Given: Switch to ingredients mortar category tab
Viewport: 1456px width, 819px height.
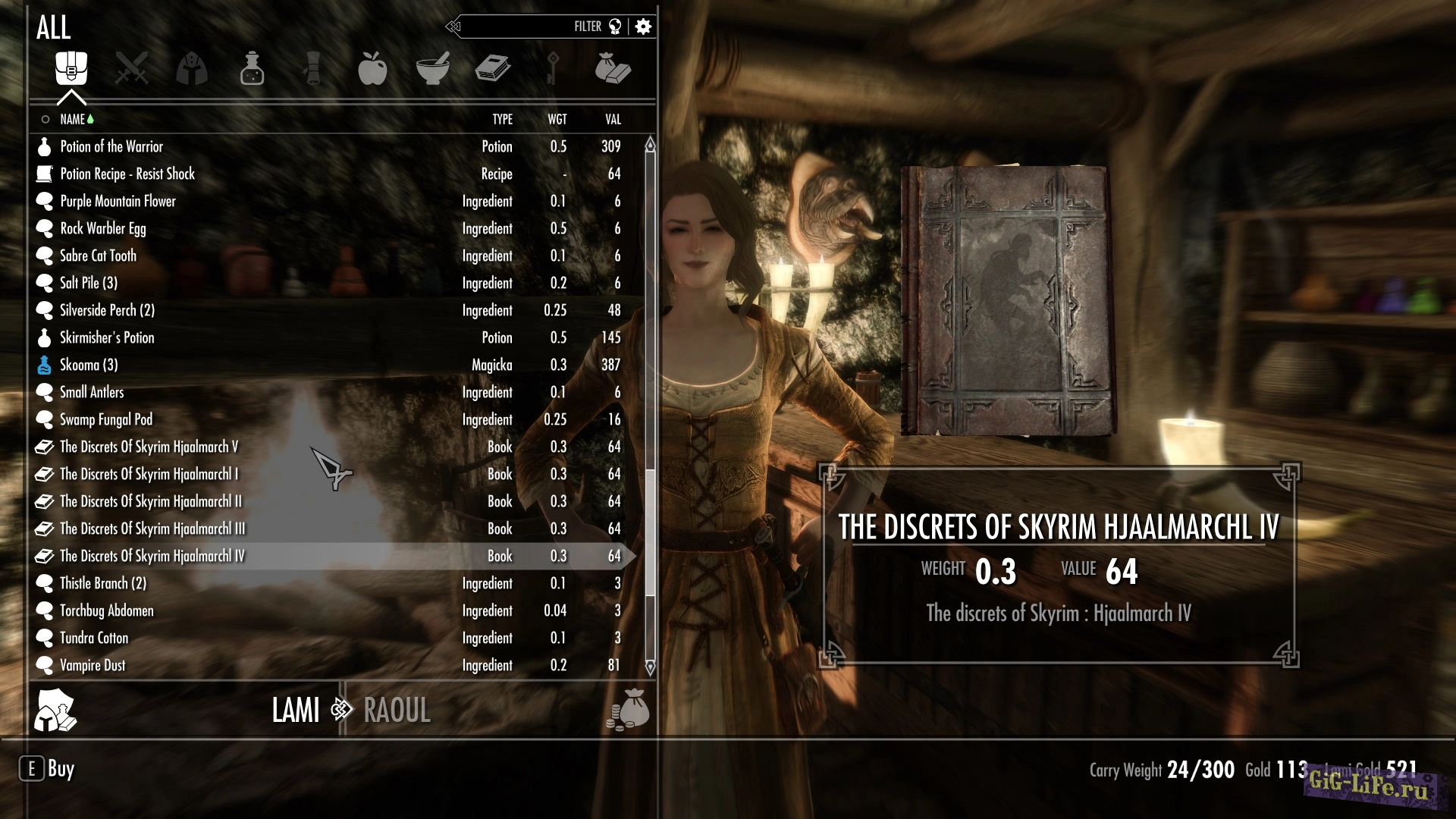Looking at the screenshot, I should coord(432,69).
